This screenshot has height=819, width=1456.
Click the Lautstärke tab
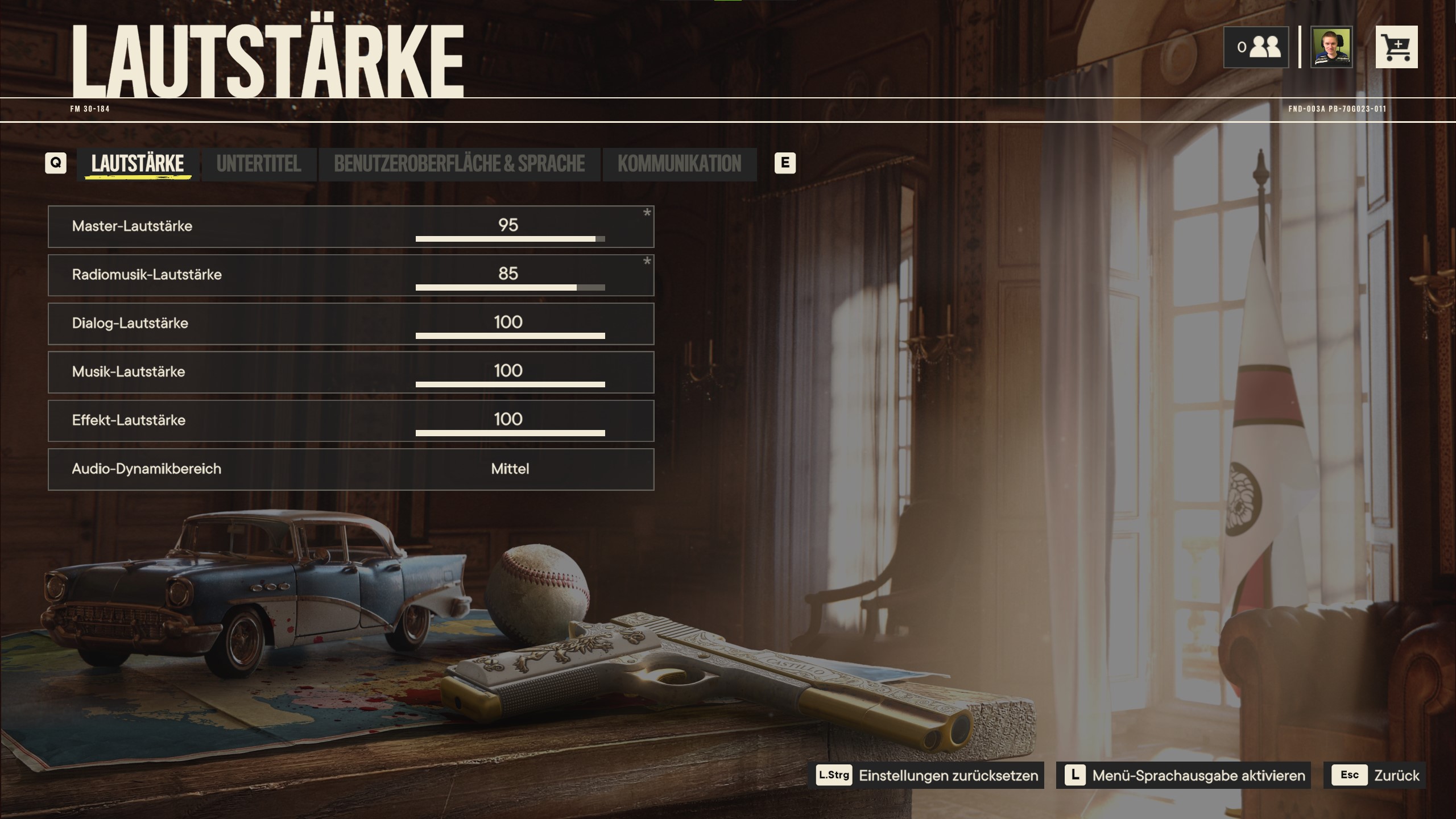pyautogui.click(x=138, y=164)
